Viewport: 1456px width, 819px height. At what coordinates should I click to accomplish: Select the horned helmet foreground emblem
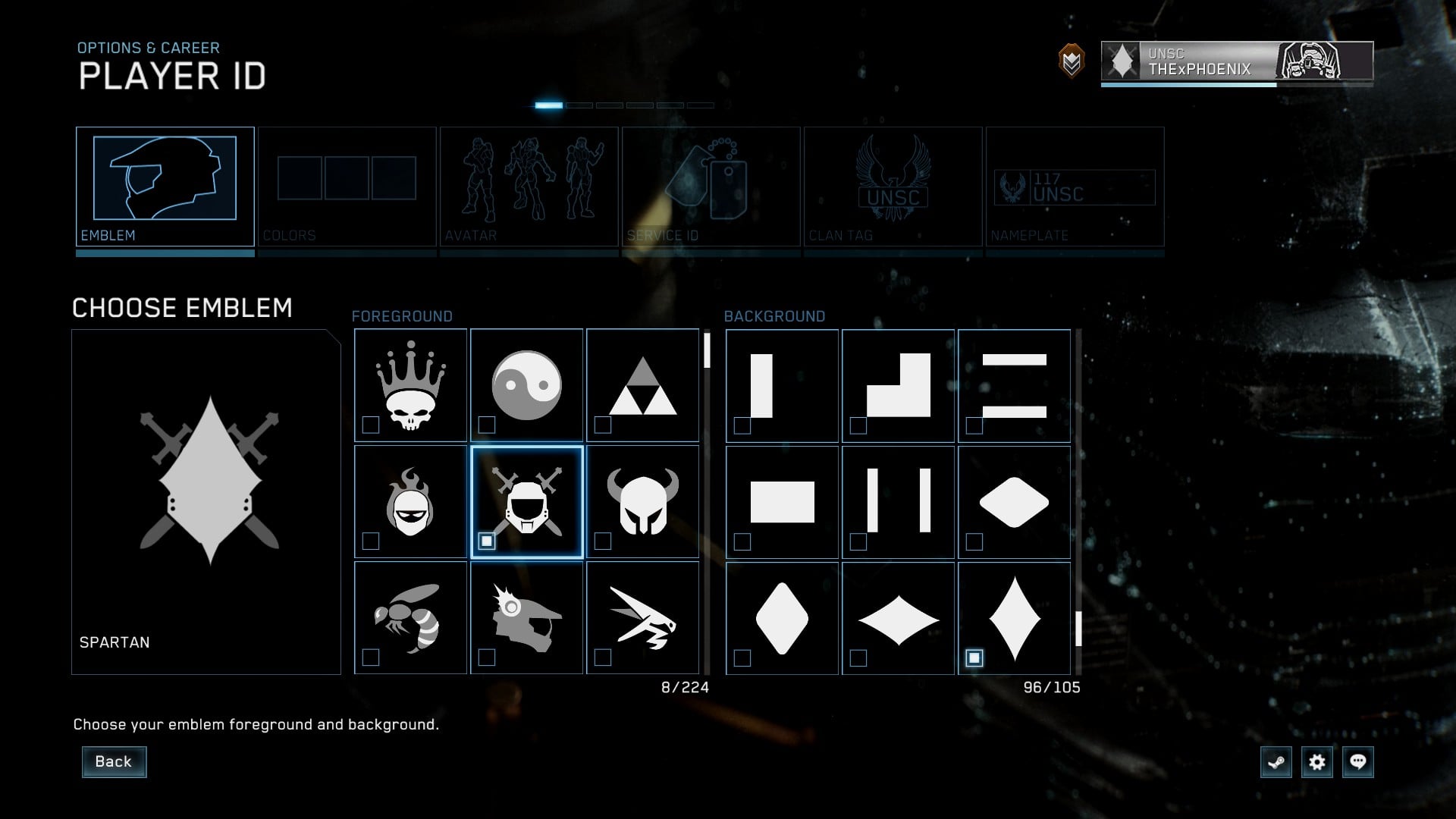(642, 502)
